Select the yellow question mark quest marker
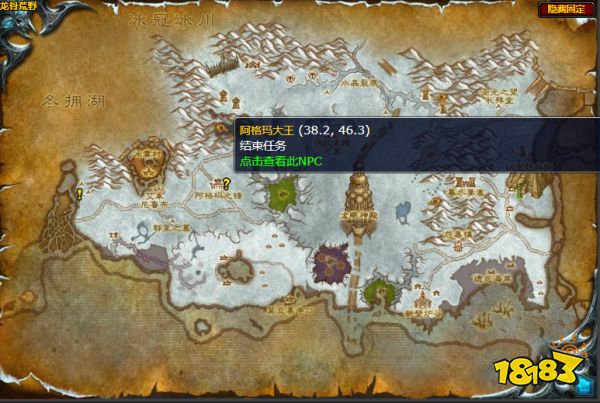The width and height of the screenshot is (600, 403). [227, 183]
